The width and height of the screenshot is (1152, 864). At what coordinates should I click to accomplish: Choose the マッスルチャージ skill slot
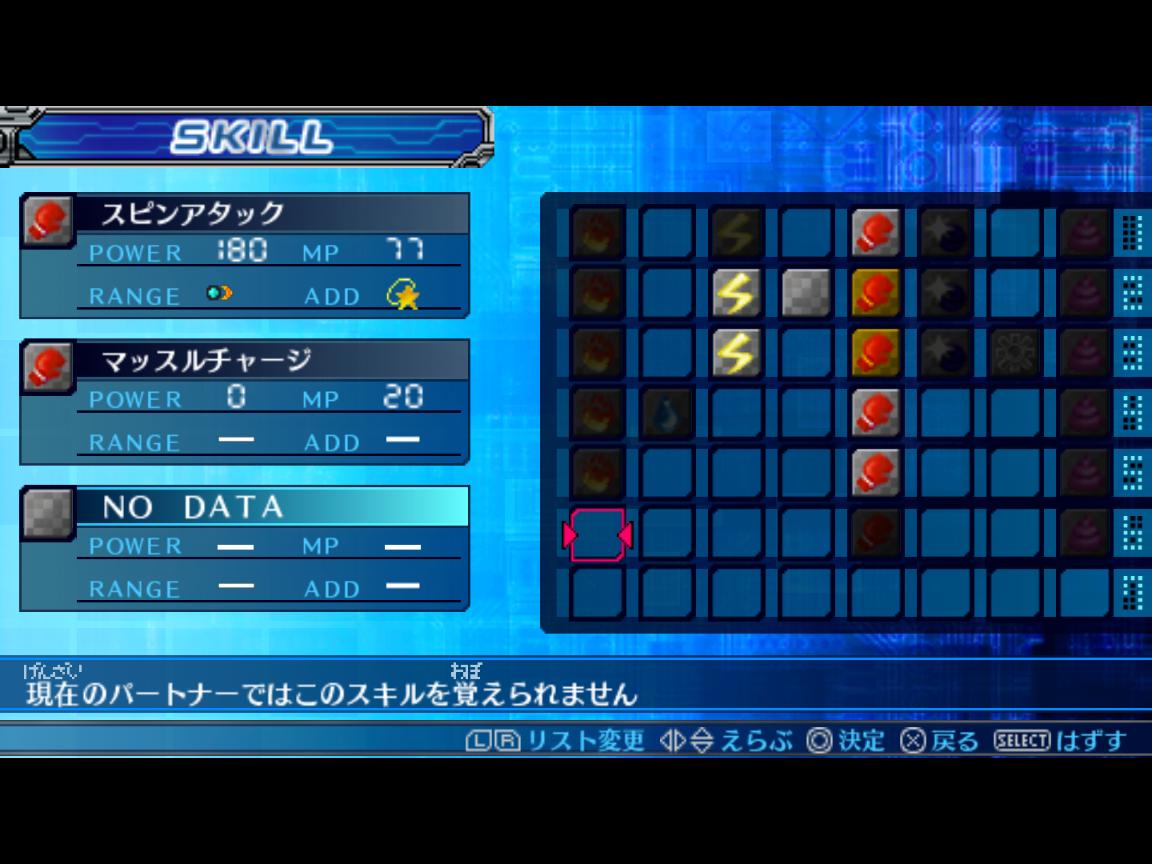coord(245,401)
